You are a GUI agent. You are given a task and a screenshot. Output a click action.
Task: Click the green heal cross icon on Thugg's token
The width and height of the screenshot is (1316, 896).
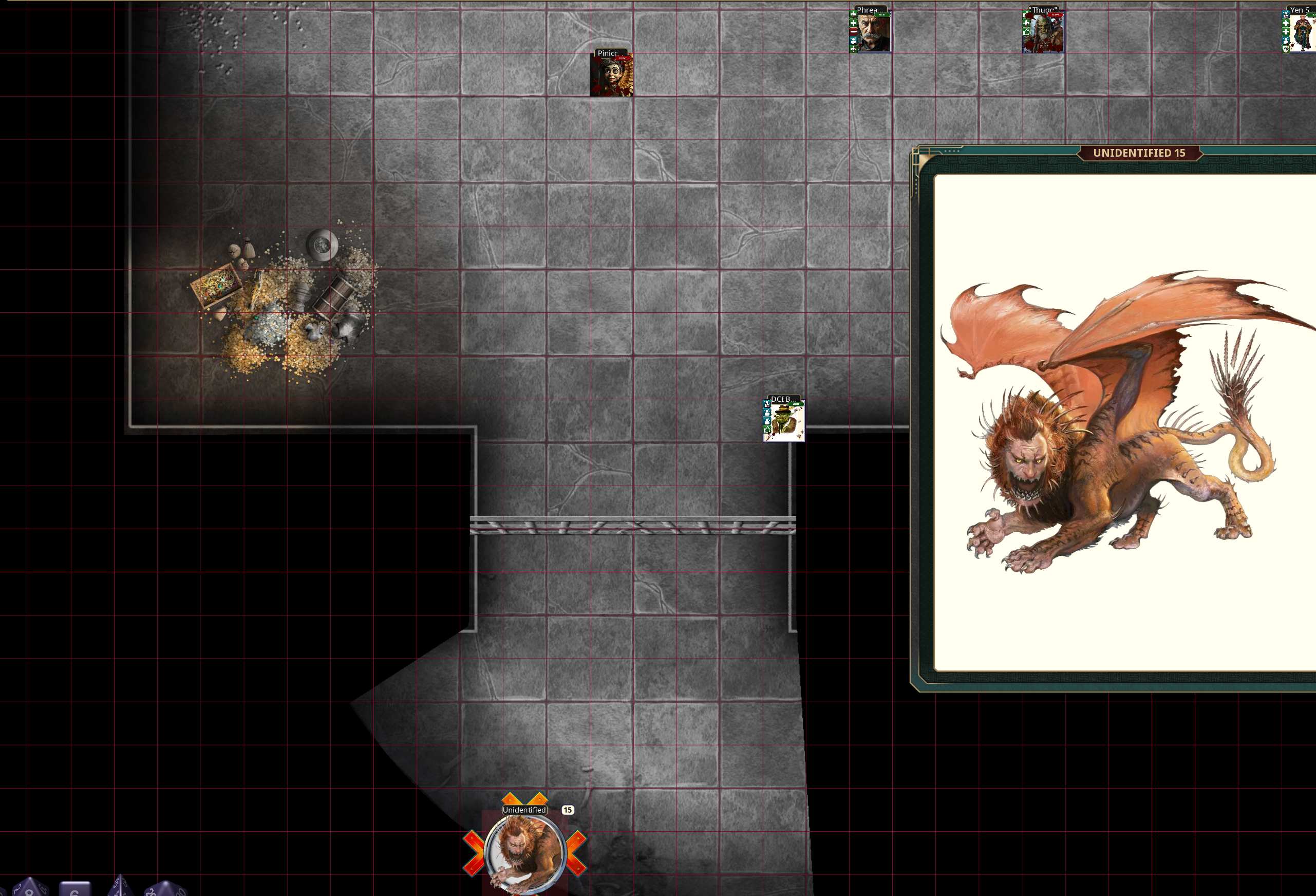[1027, 23]
